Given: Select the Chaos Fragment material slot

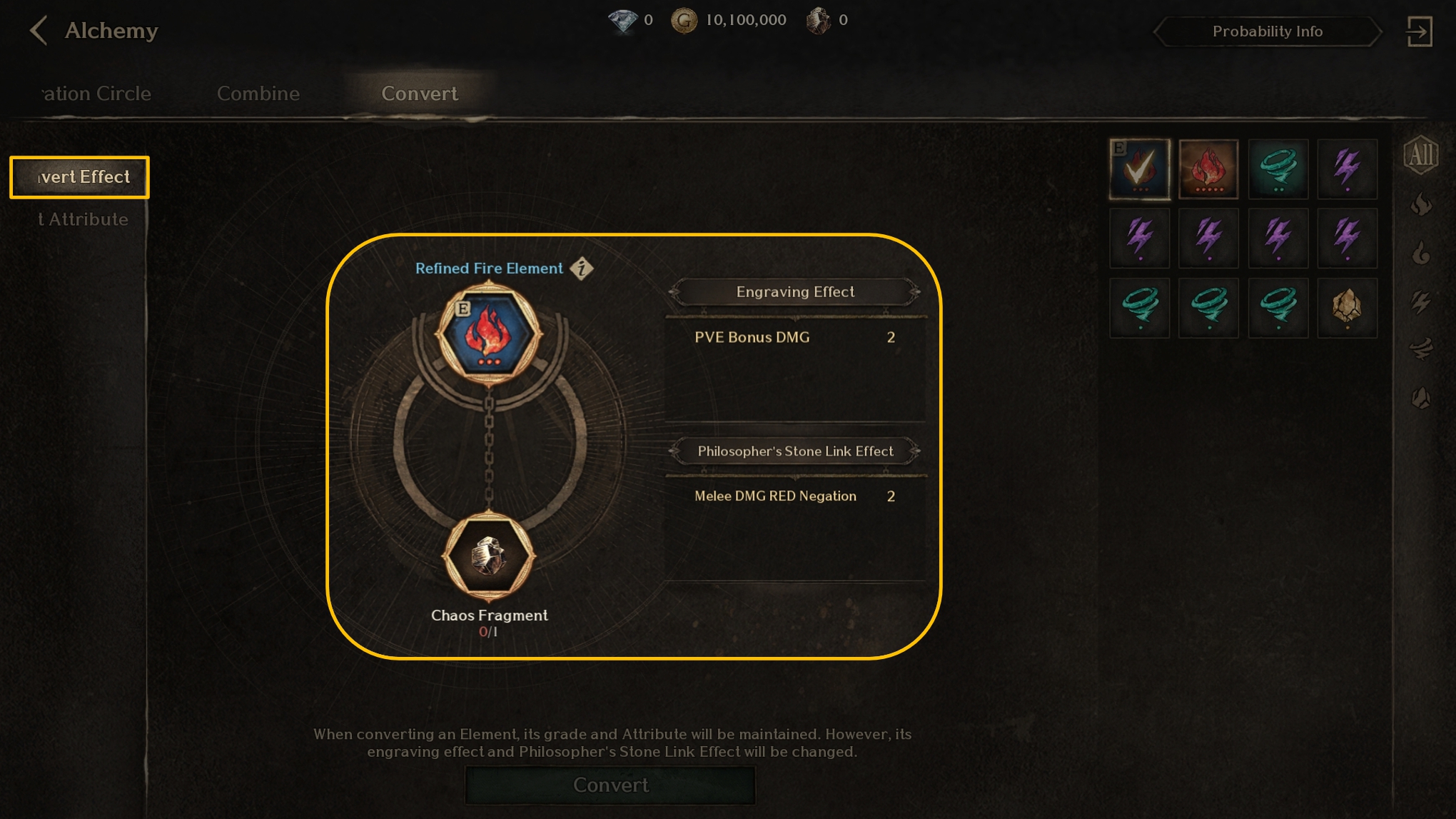Looking at the screenshot, I should coord(489,556).
